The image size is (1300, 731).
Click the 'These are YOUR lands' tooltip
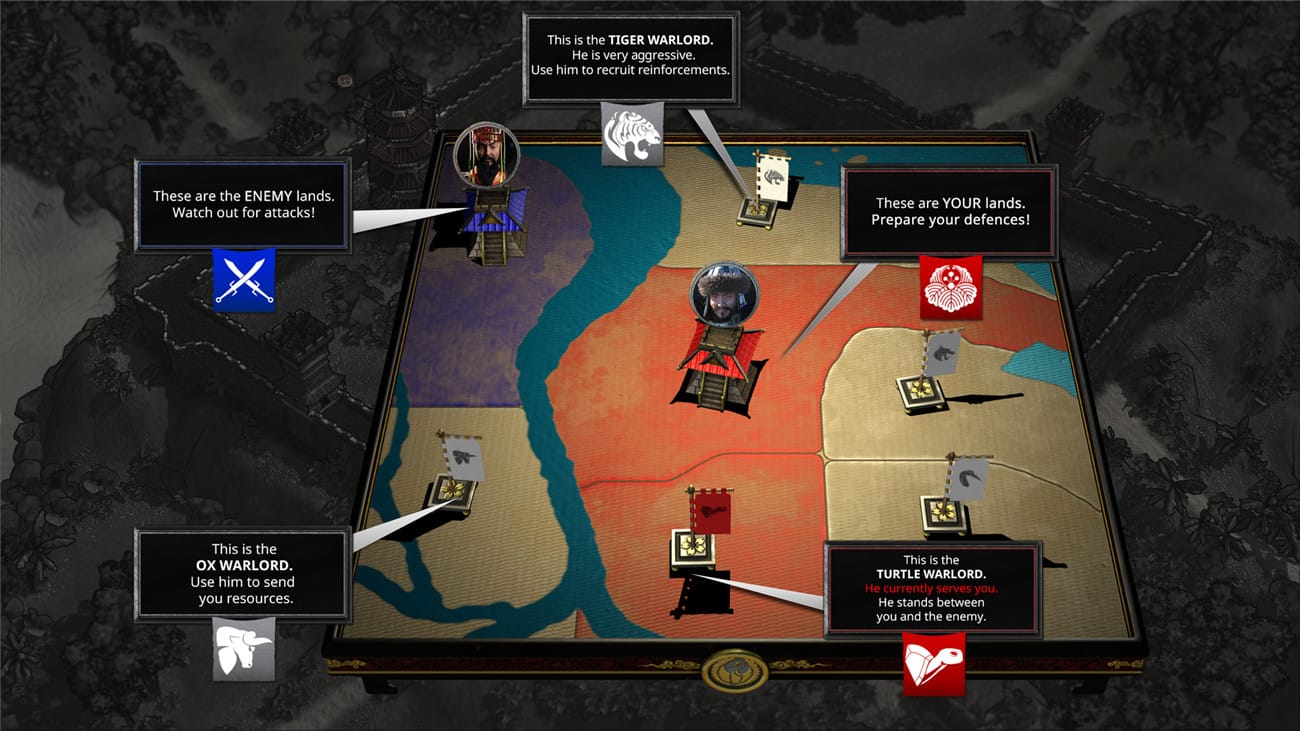tap(948, 210)
